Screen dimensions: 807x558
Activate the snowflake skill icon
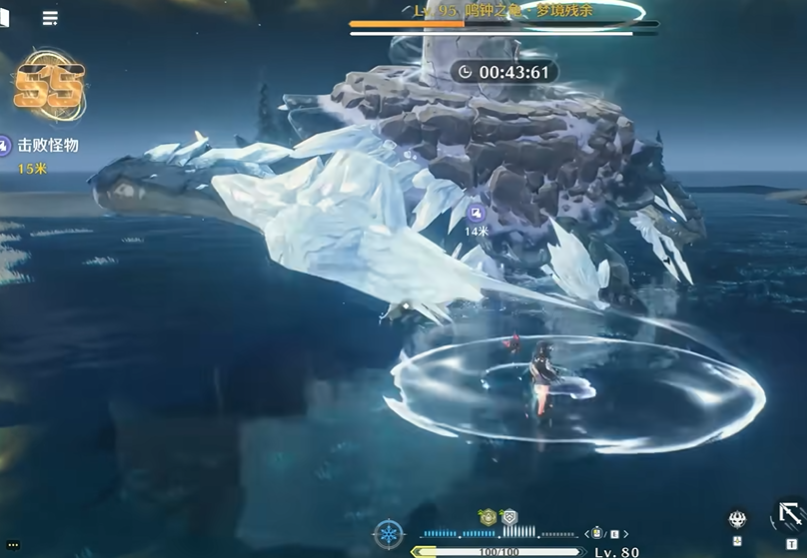(x=388, y=533)
